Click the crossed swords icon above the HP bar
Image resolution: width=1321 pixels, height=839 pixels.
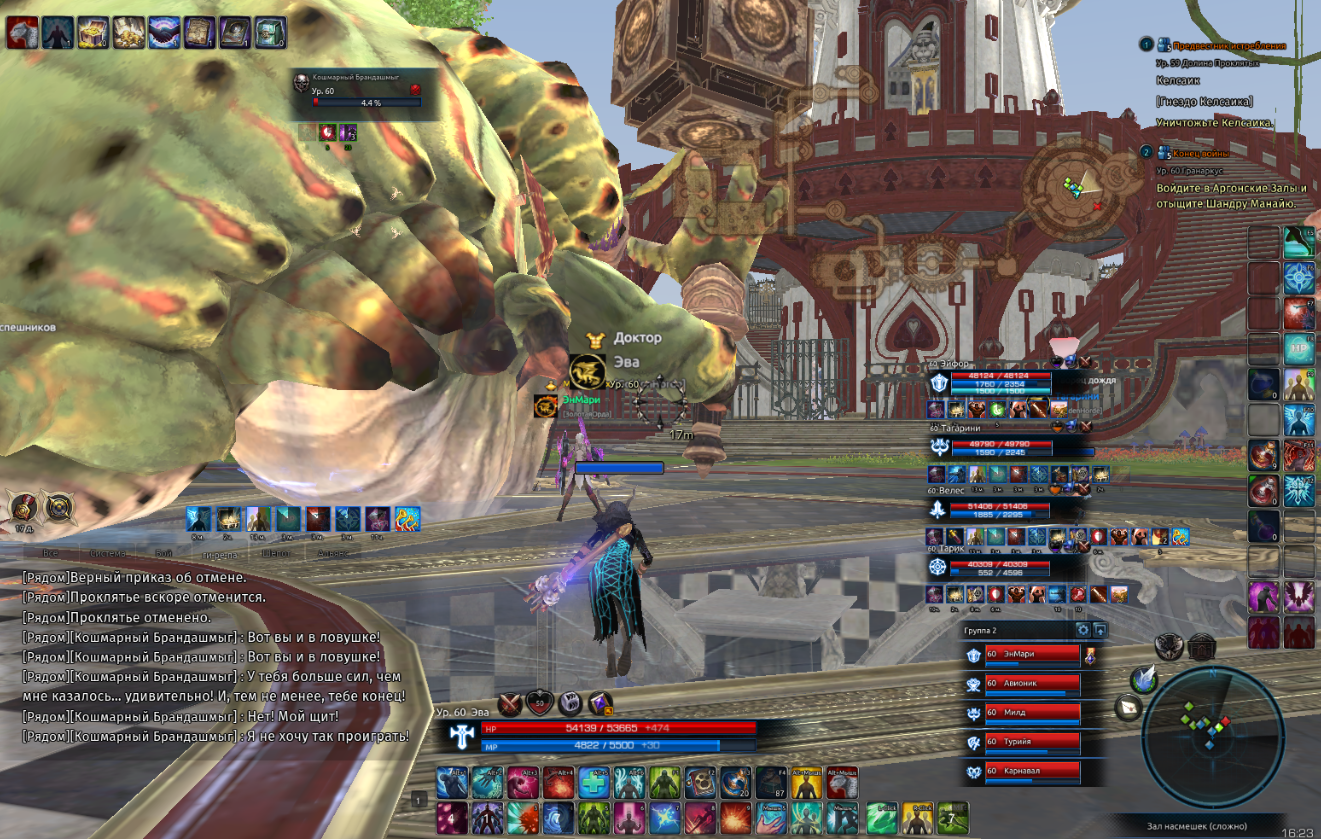tap(511, 703)
